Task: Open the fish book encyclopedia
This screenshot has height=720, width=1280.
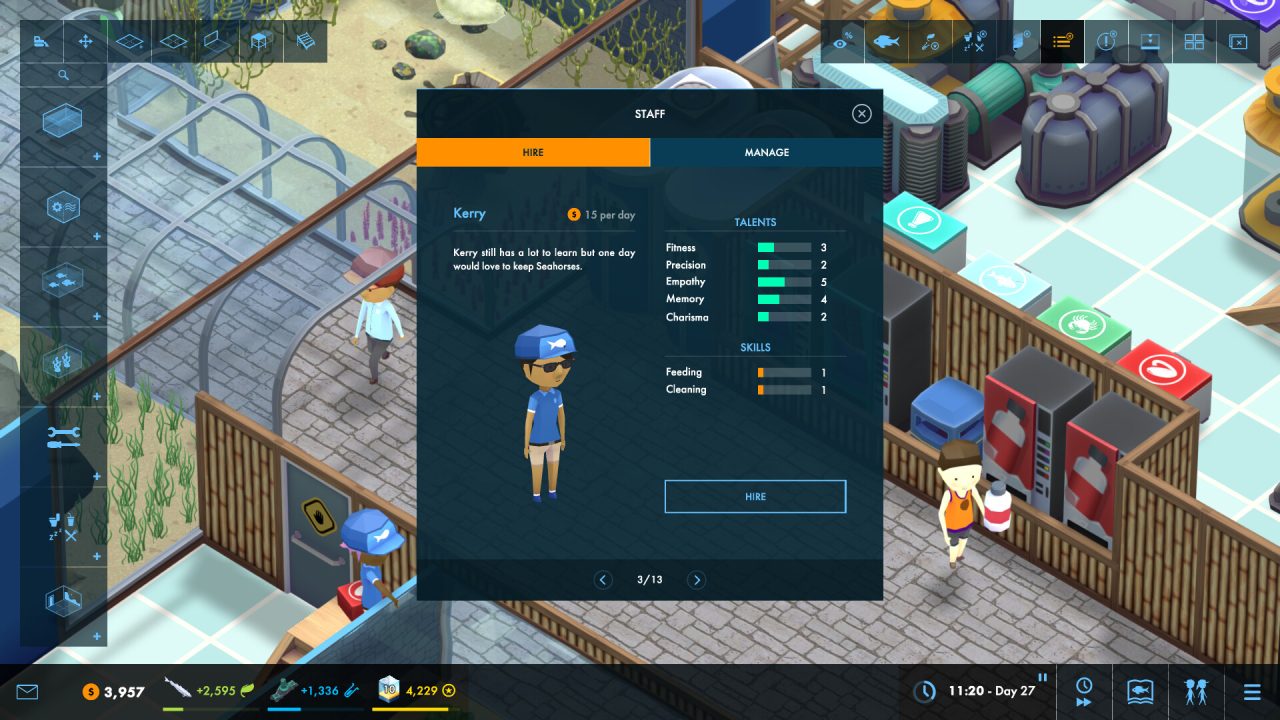Action: (1140, 691)
